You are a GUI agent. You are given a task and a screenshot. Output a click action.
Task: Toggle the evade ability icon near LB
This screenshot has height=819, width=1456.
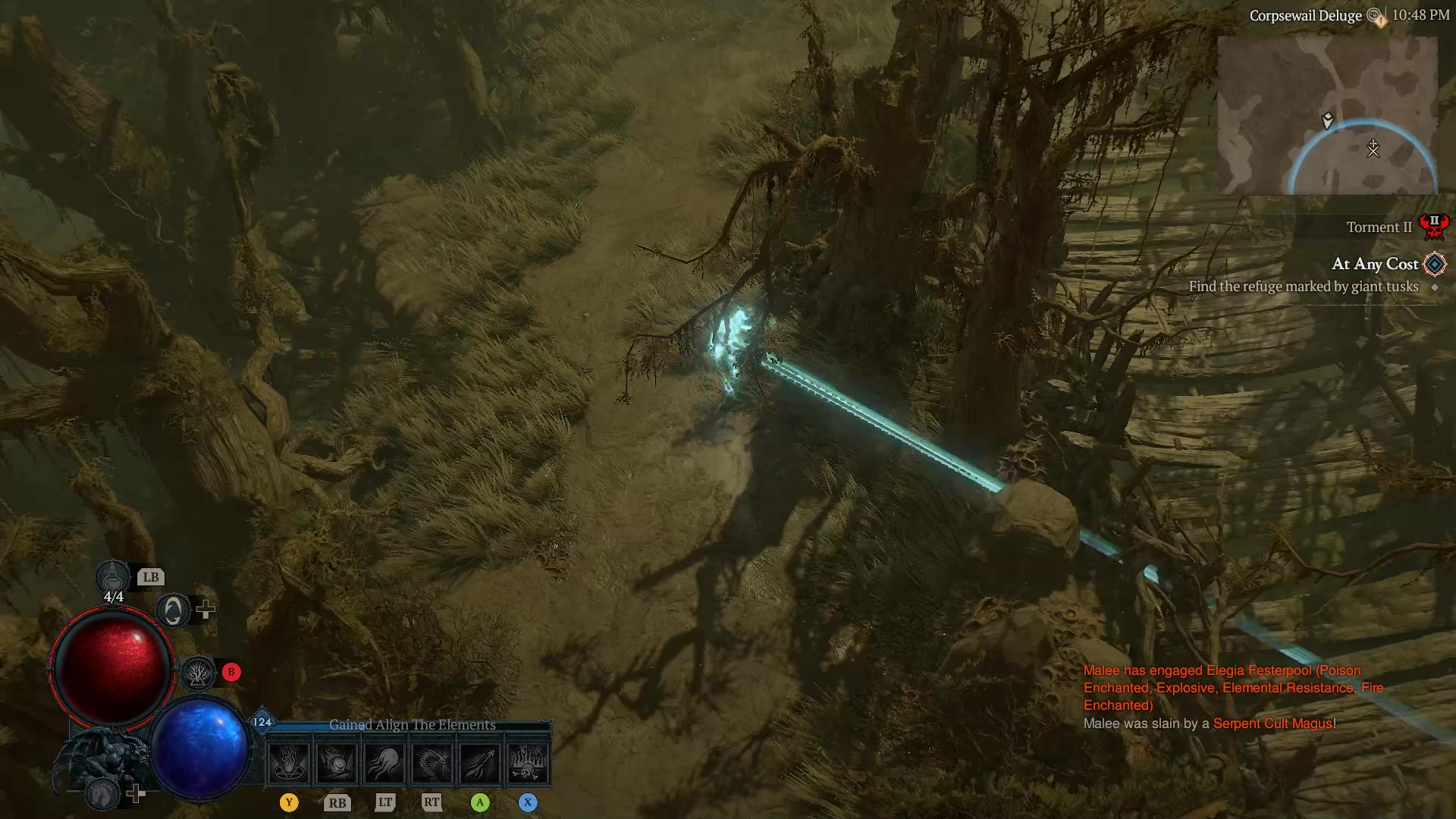coord(173,609)
